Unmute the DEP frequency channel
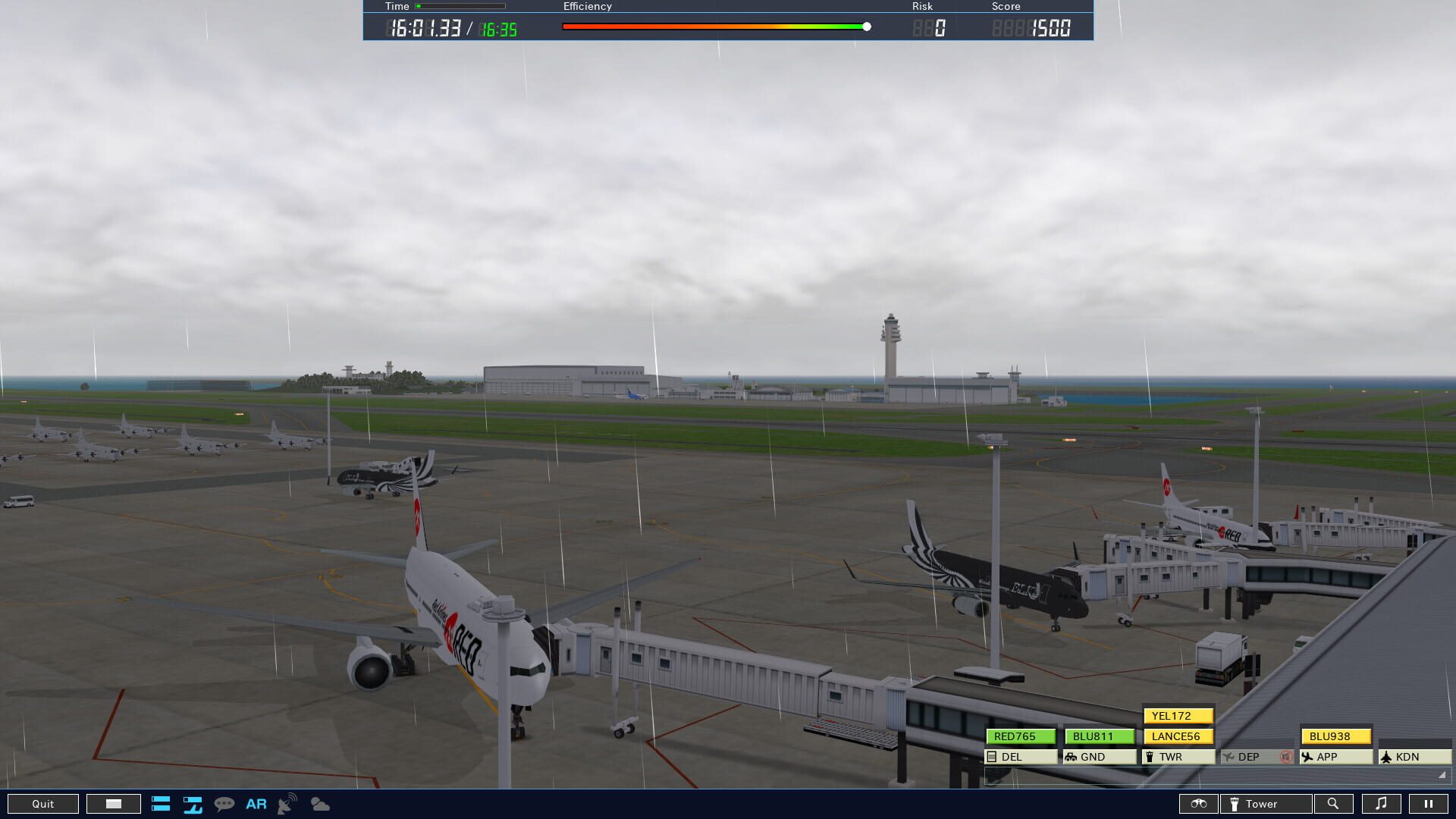Viewport: 1456px width, 819px height. [1285, 756]
